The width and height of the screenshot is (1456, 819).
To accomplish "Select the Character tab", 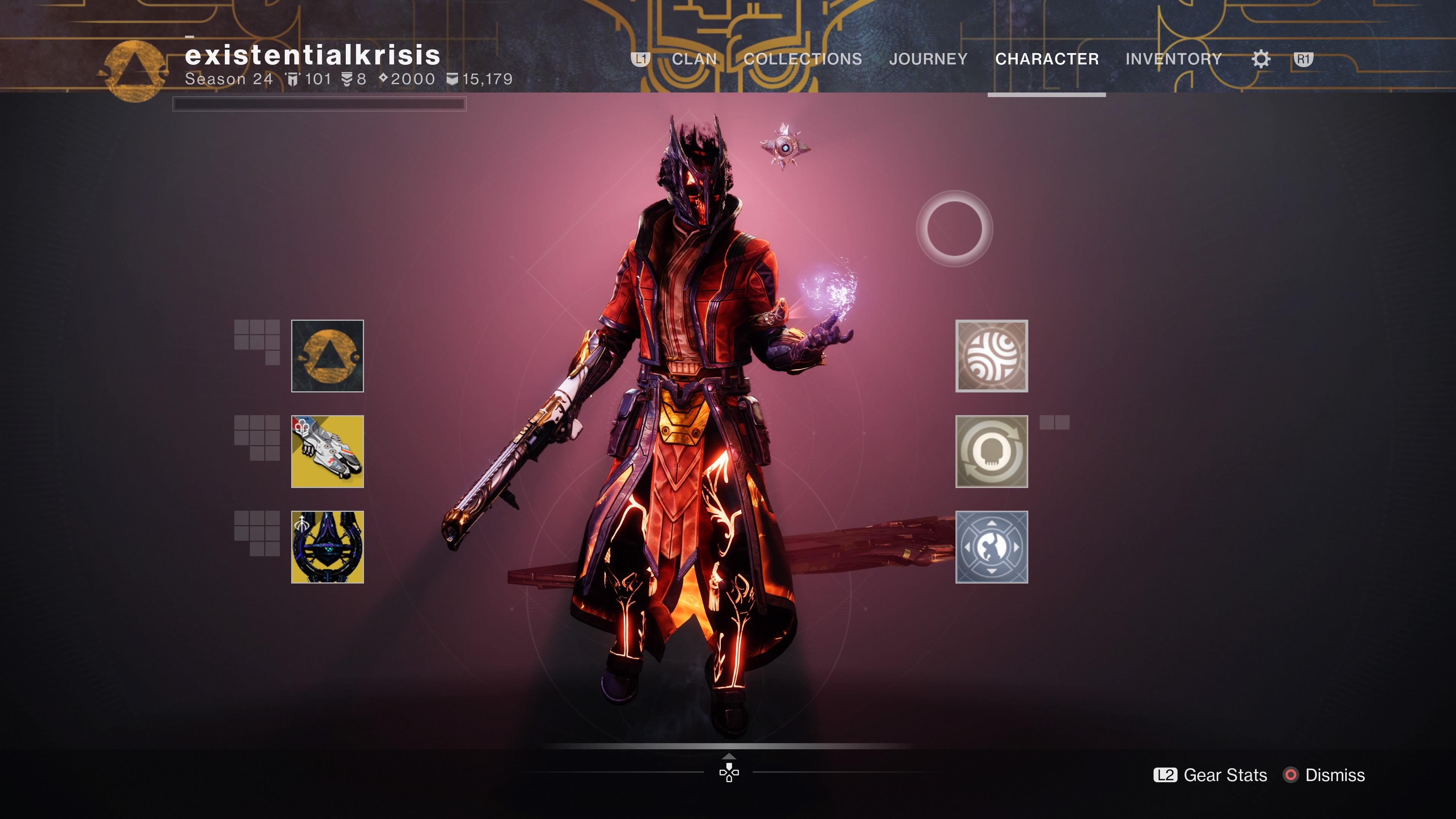I will (1047, 59).
